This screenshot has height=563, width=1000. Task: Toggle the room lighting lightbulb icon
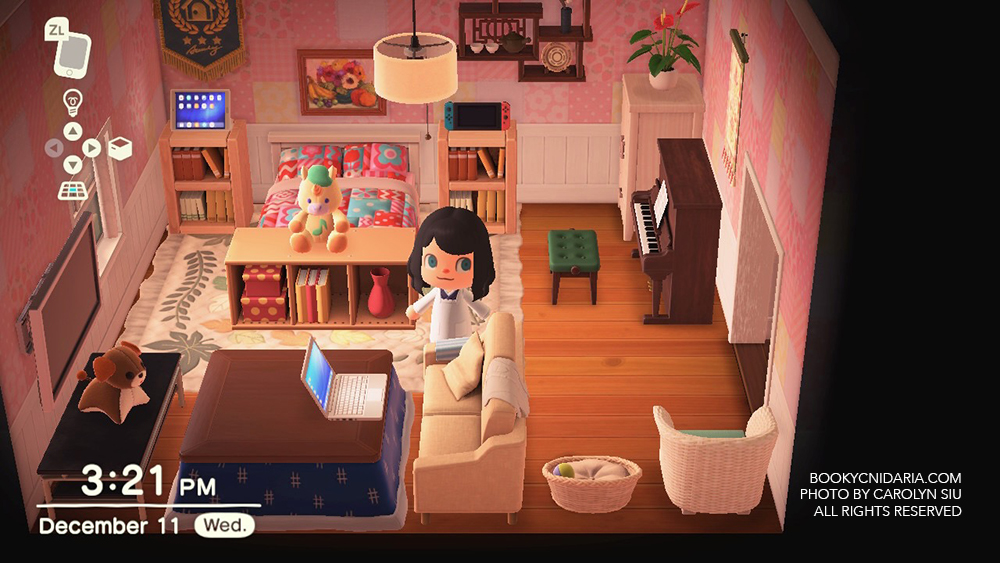(x=72, y=100)
